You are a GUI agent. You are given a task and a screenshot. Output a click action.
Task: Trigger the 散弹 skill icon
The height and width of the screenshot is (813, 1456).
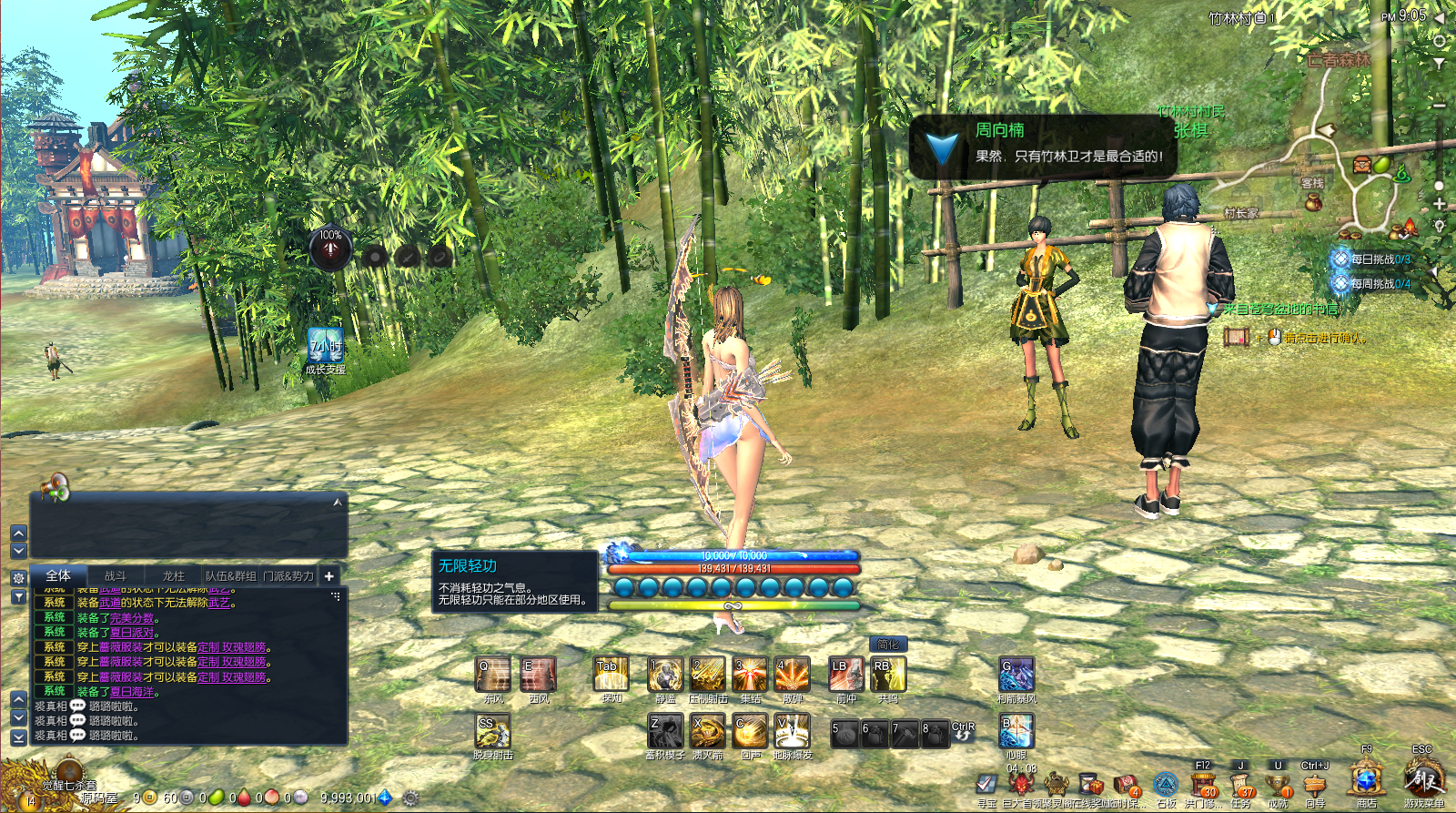click(792, 675)
